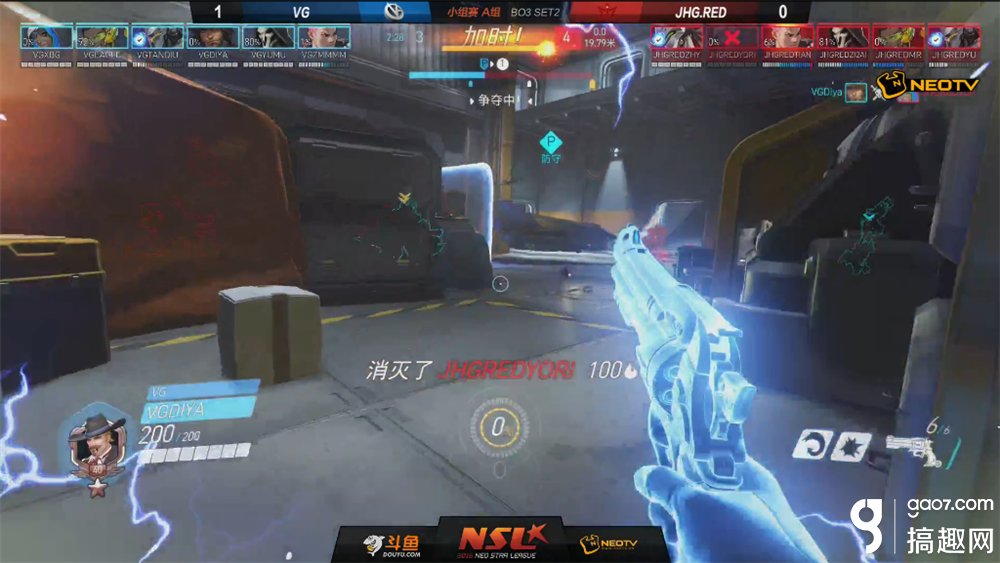Select VGZMMMM's Zarya portrait
Screen dimensions: 1000x563
[323, 37]
